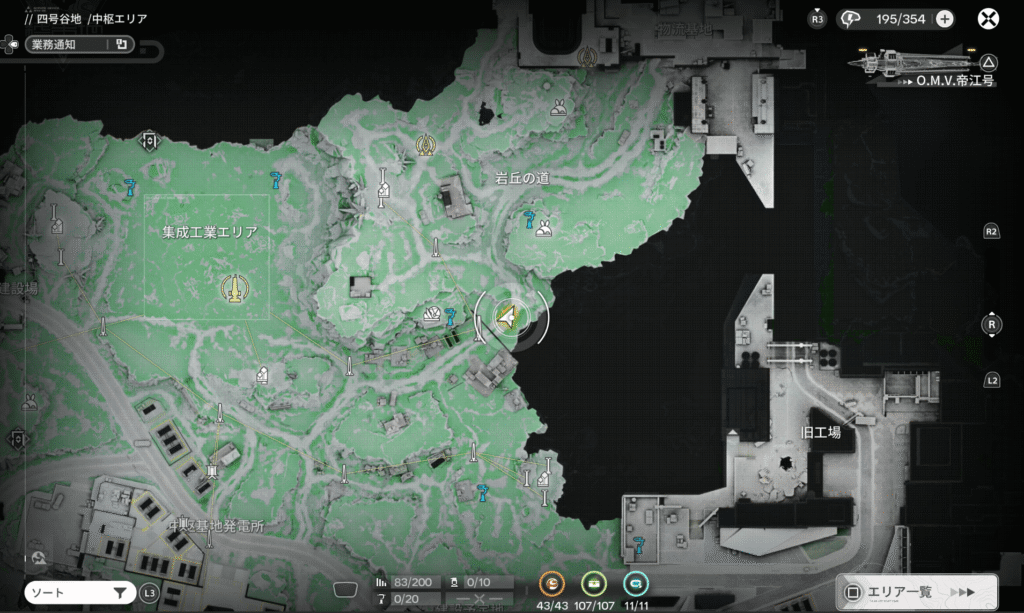Select the 集成工業エリア yellow tower marker
1024x613 pixels.
[x=233, y=290]
